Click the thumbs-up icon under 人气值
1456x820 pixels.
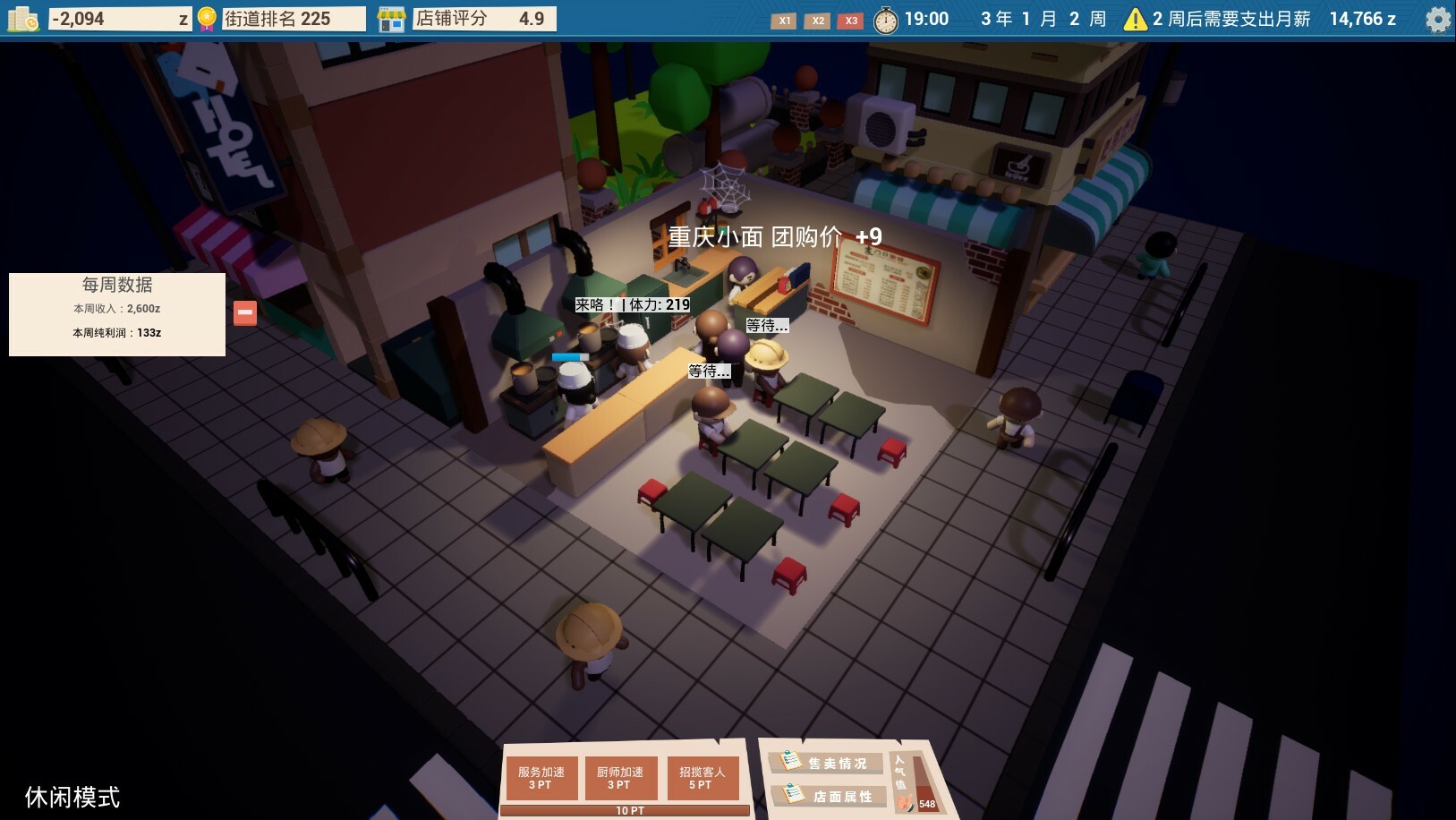904,801
